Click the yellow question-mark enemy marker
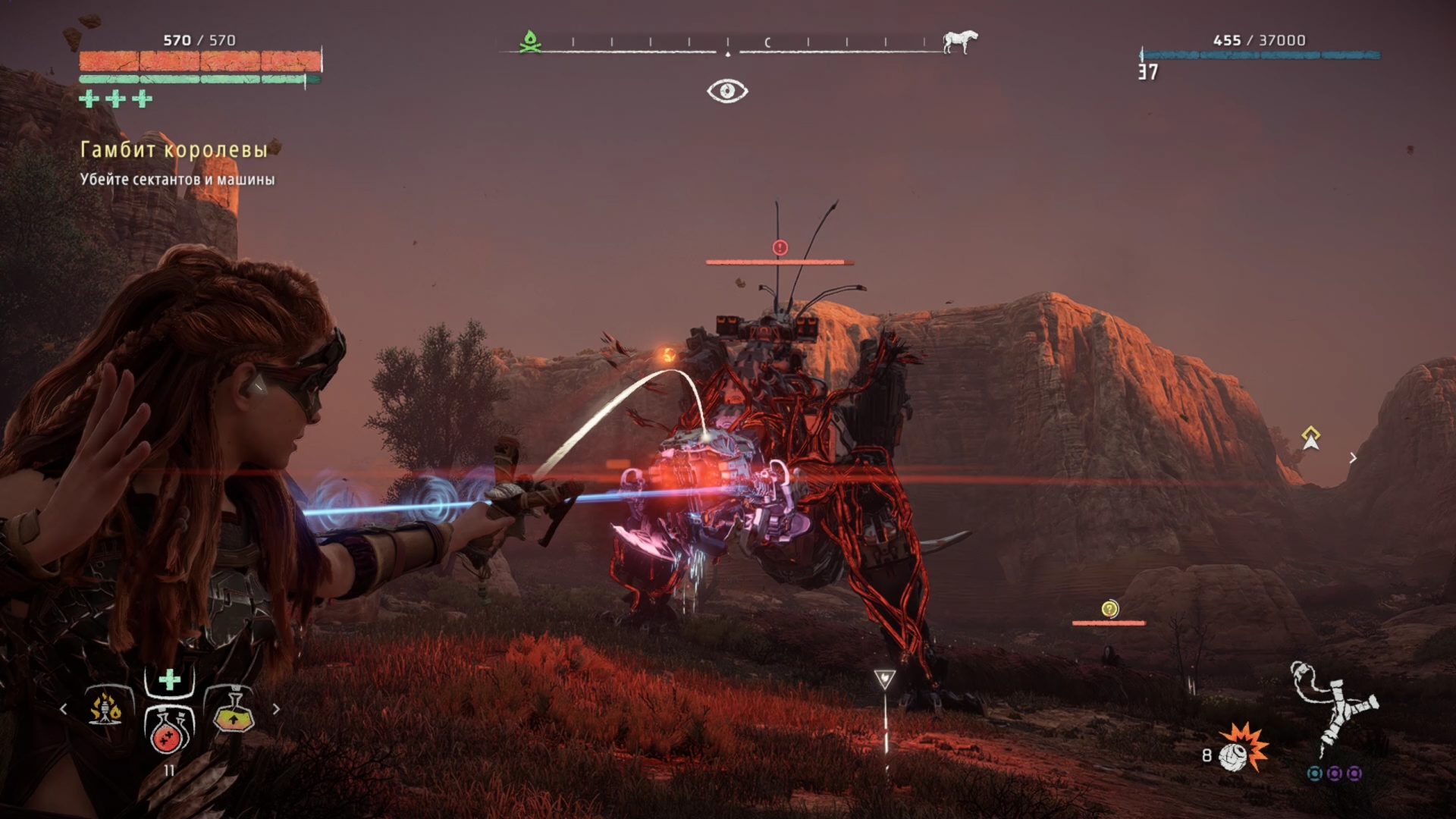 (x=1109, y=609)
